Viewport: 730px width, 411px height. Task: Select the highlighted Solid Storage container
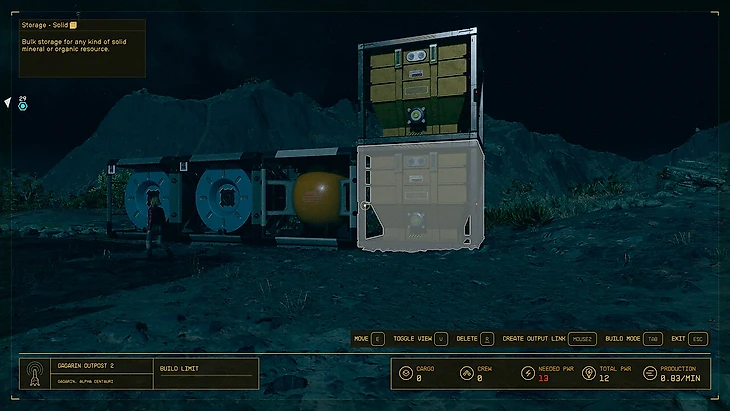(420, 198)
